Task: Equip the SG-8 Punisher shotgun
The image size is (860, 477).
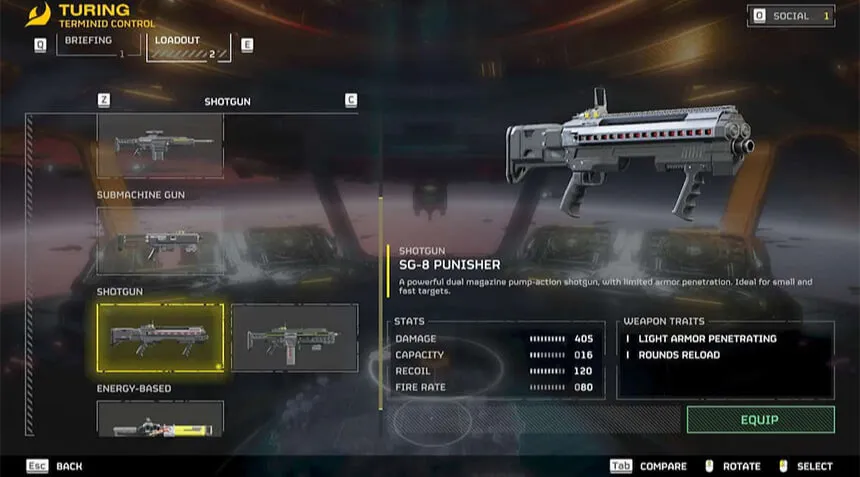Action: coord(760,419)
